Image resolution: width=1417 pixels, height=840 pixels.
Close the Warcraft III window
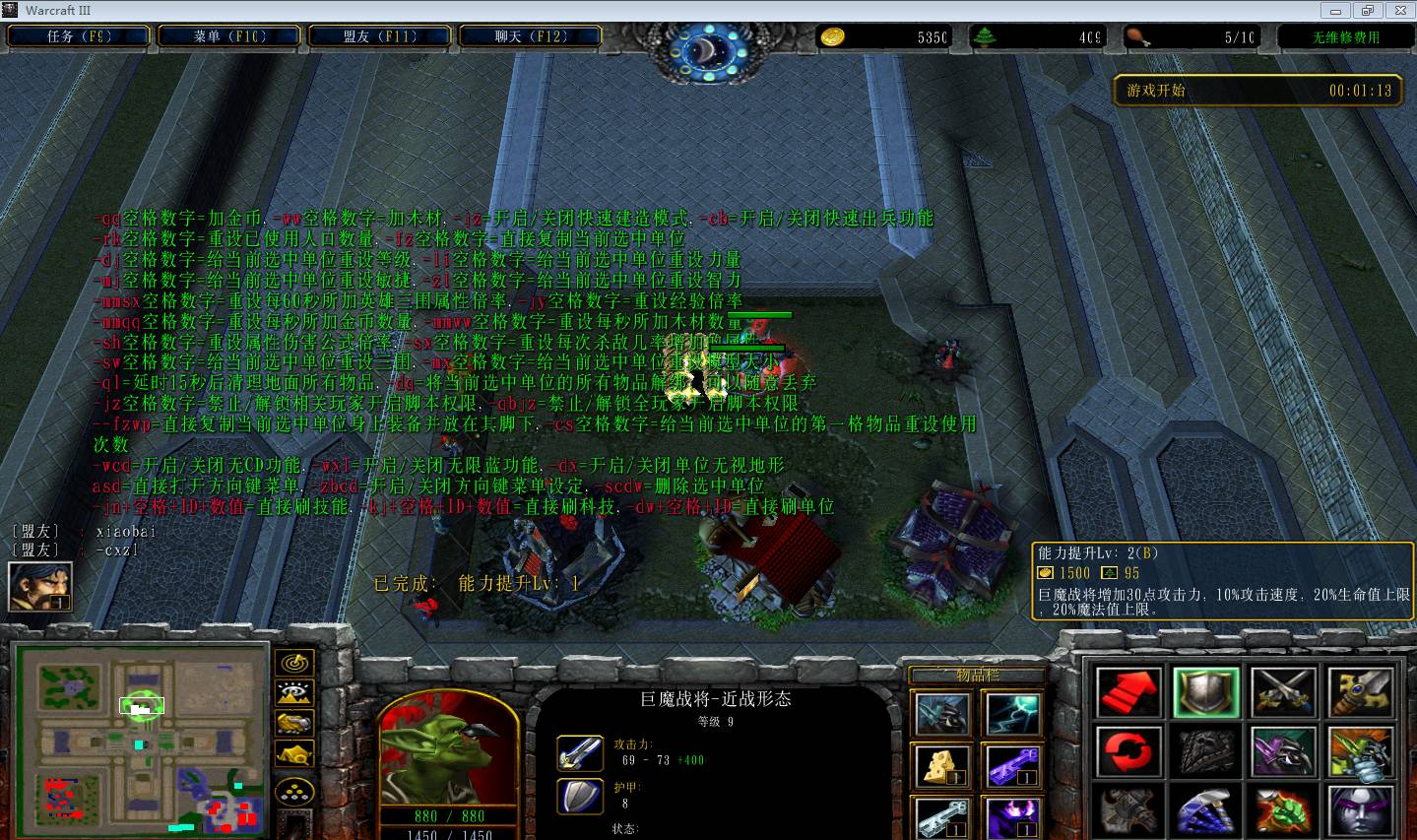(1397, 10)
